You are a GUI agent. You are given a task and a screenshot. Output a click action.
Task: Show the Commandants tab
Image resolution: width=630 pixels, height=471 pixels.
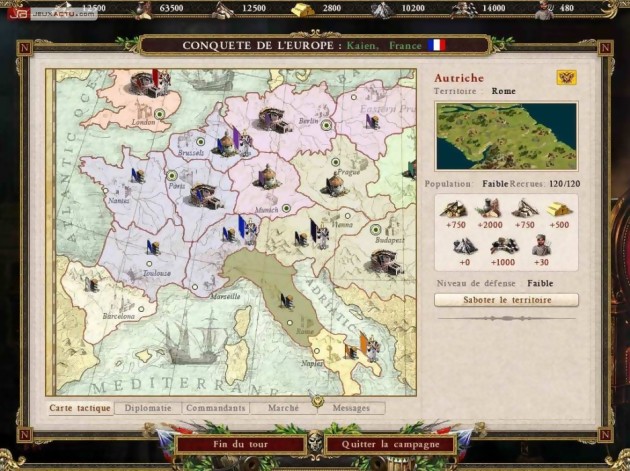(214, 408)
